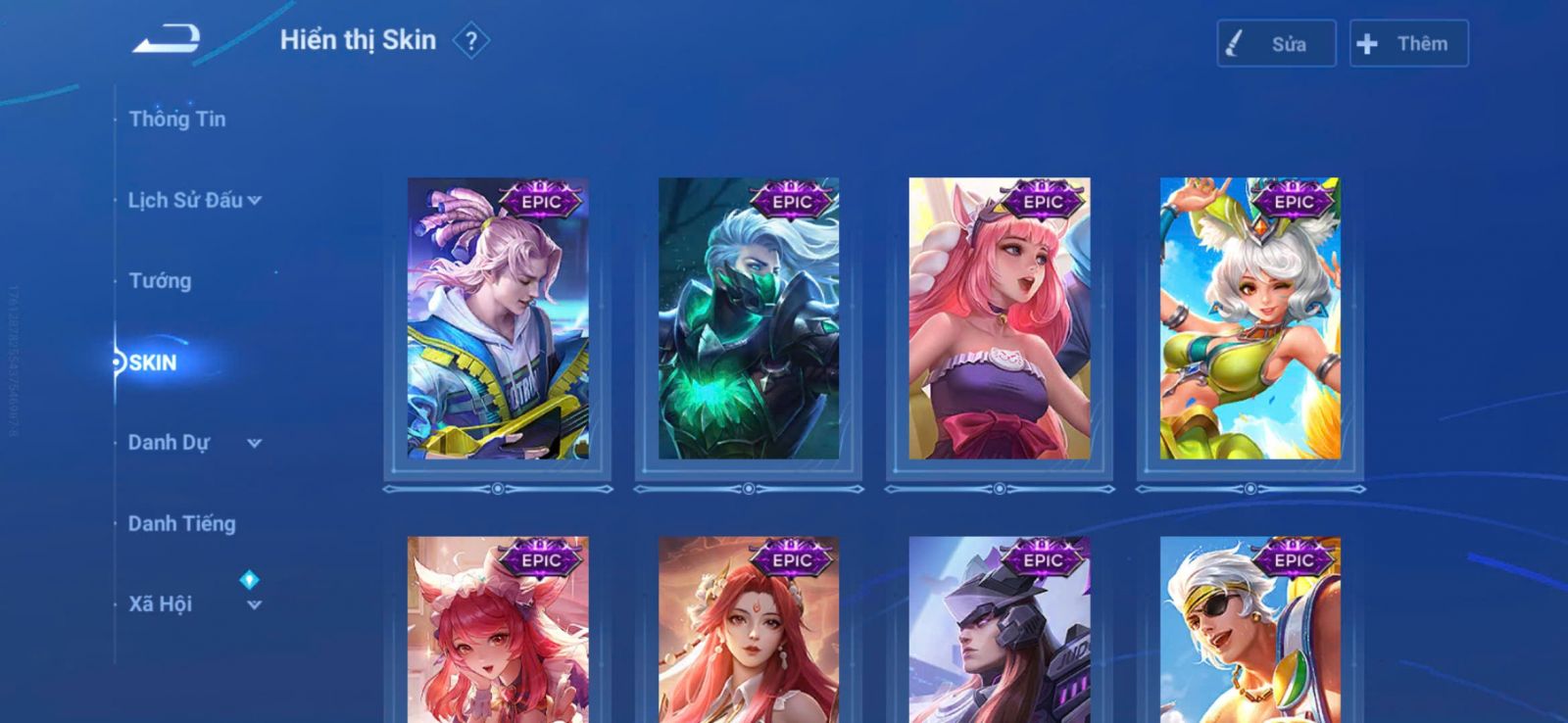The height and width of the screenshot is (723, 1568).
Task: Switch to the Danh Tiếng tab
Action: point(182,524)
